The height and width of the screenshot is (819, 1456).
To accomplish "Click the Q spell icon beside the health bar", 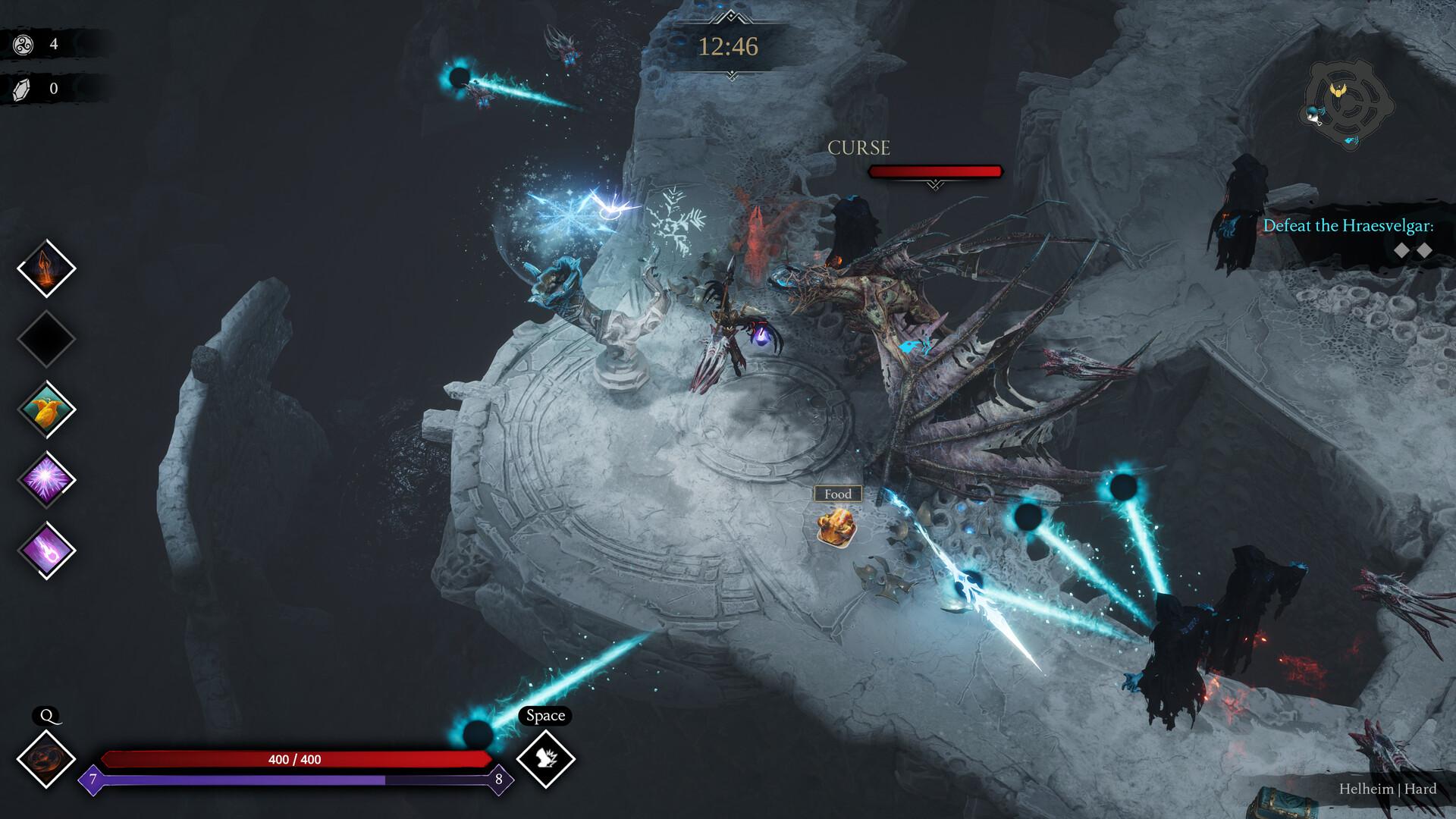I will (48, 758).
